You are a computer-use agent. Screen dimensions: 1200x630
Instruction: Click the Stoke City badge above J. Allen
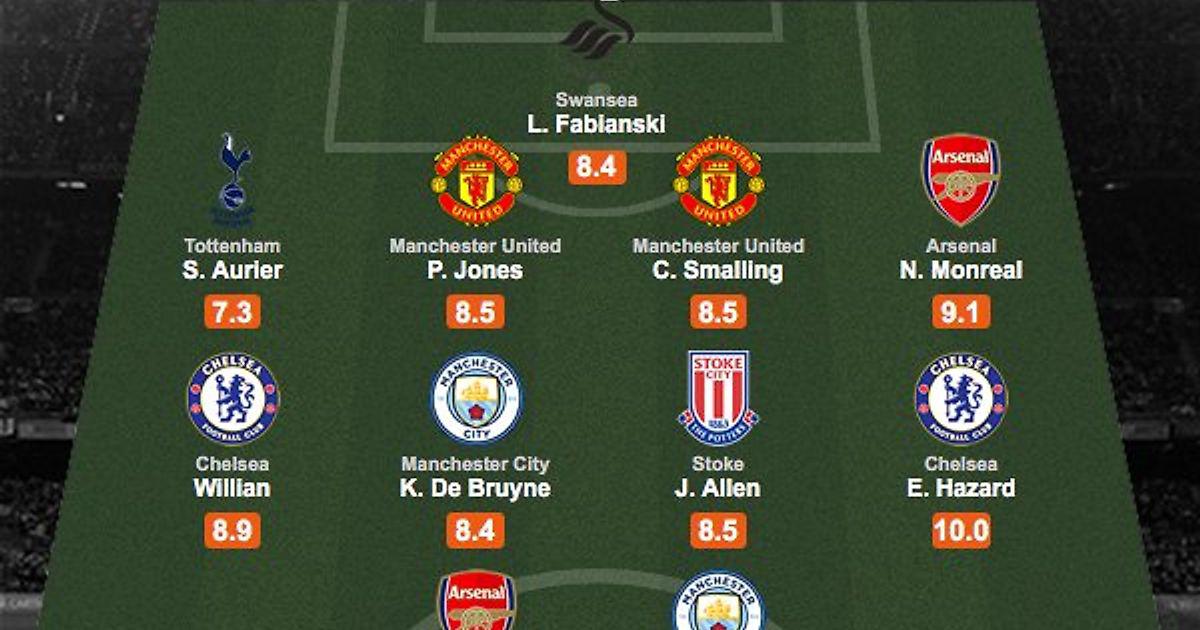pos(718,398)
